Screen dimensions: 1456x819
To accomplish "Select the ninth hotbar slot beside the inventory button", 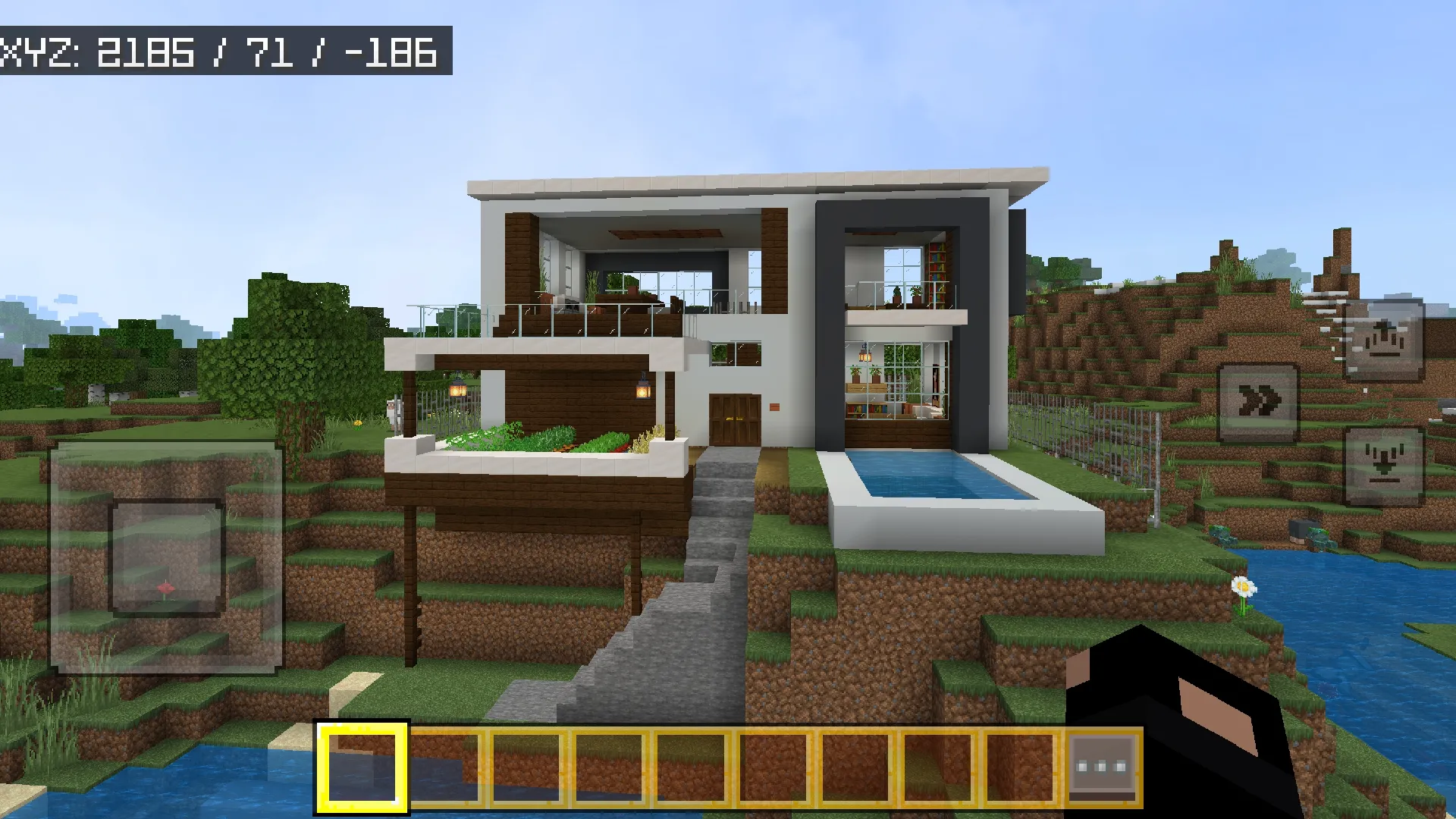I will click(x=1021, y=767).
